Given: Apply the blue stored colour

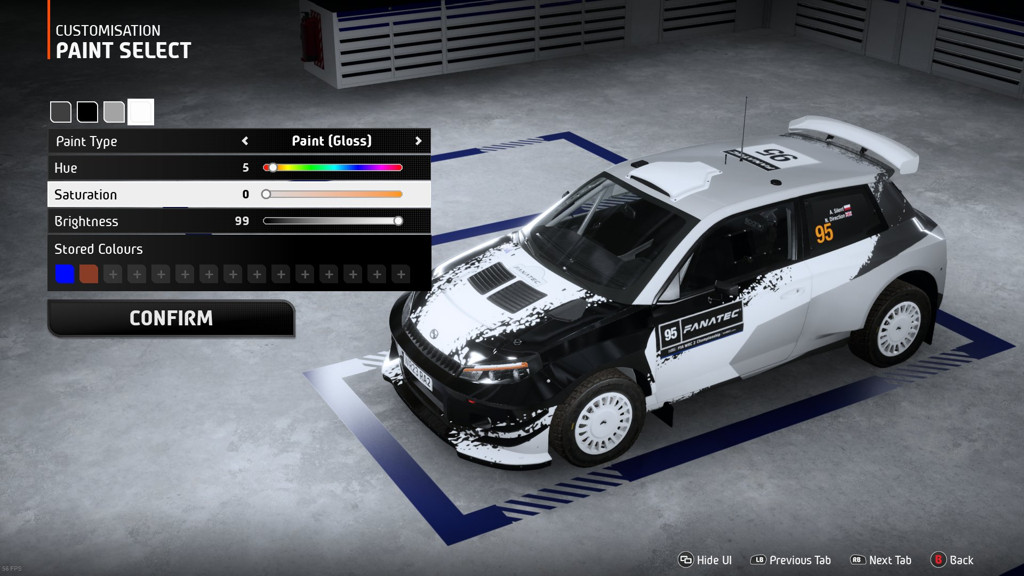Looking at the screenshot, I should pyautogui.click(x=65, y=274).
